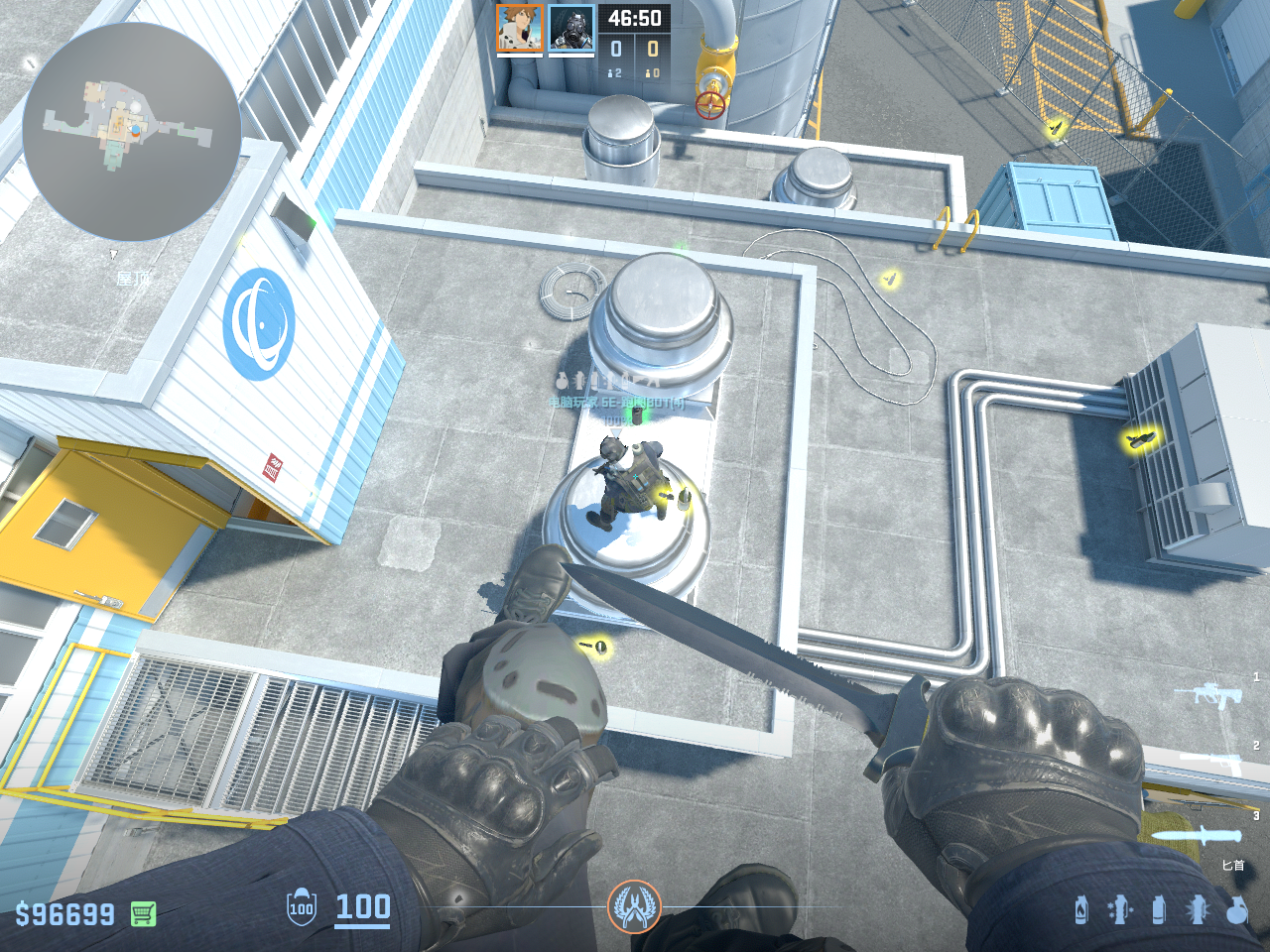1270x952 pixels.
Task: Select the AUG rifle in slot 1
Action: coord(1207,693)
